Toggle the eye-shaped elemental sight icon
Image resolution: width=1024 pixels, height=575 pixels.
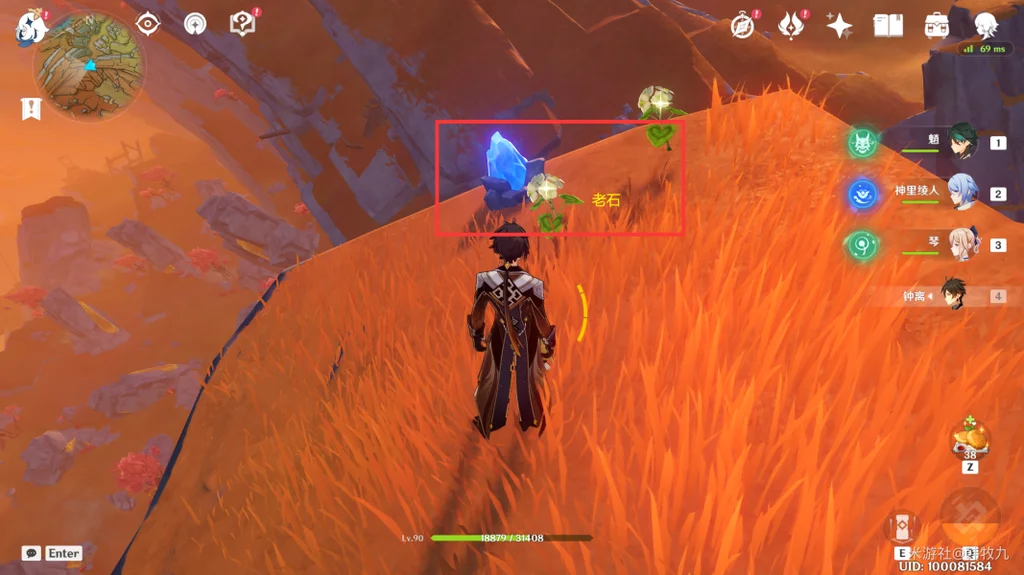(x=148, y=24)
